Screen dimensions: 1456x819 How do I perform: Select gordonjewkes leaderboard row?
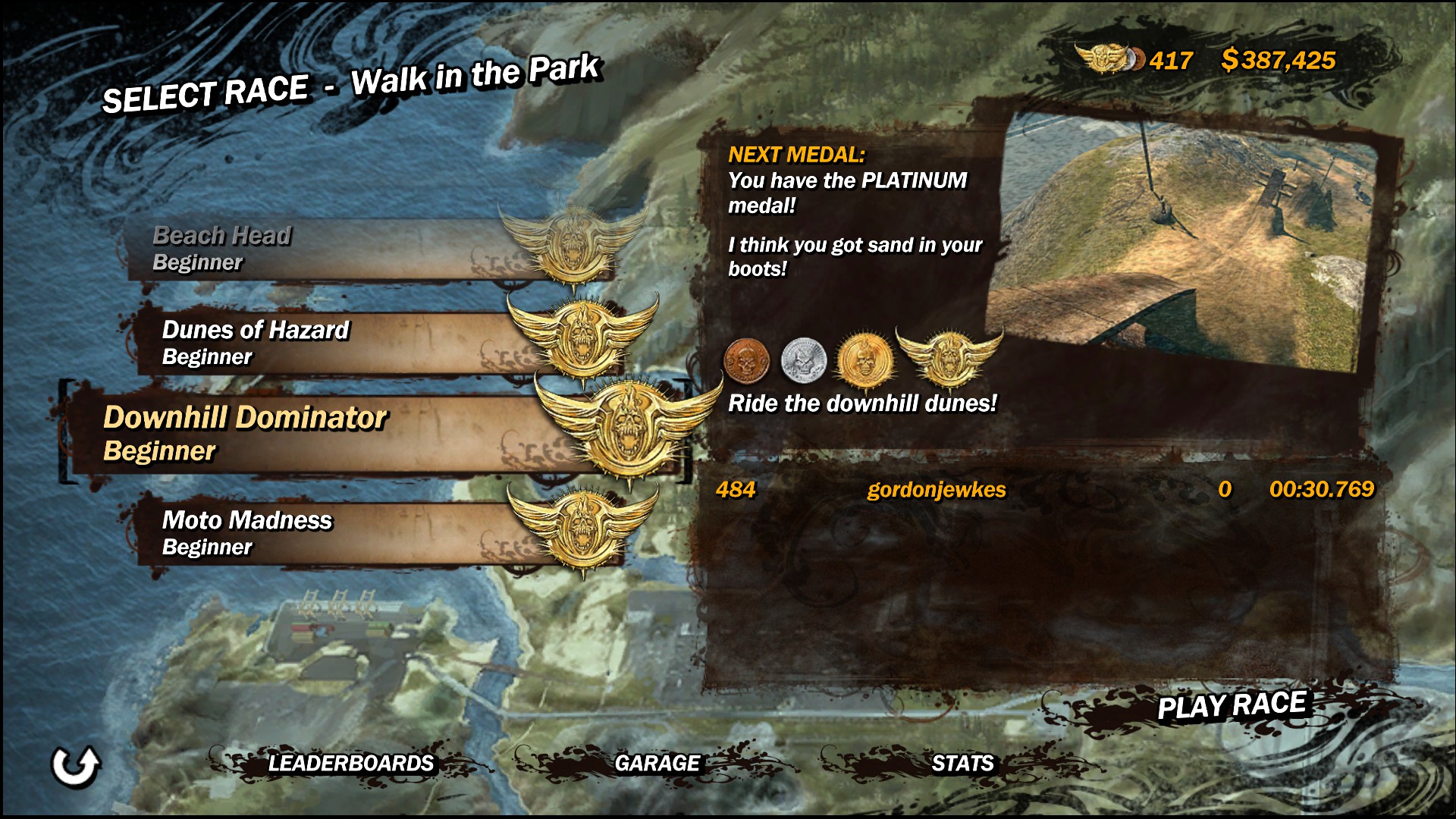point(1043,489)
